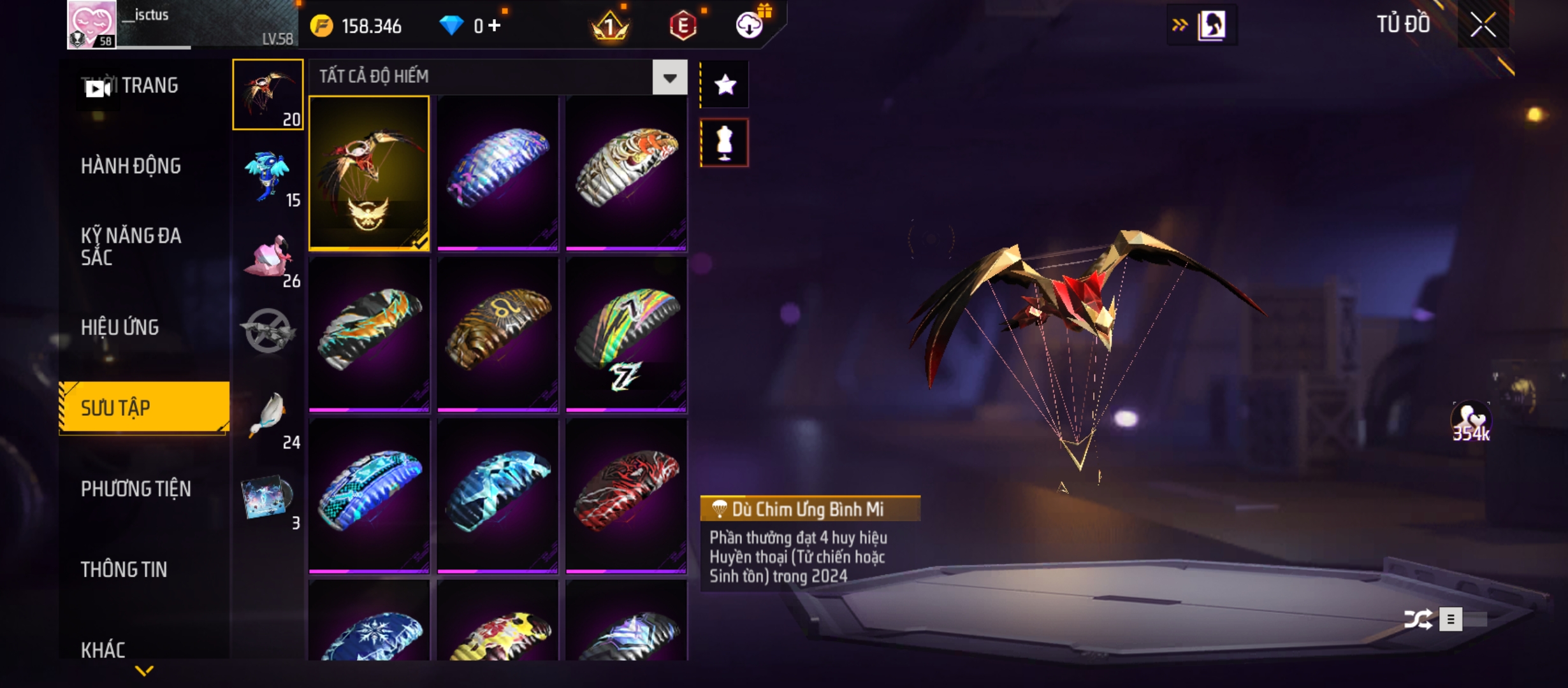Screen dimensions: 1568x688
Task: Pick the Leo zodiac golden parachute
Action: point(498,334)
